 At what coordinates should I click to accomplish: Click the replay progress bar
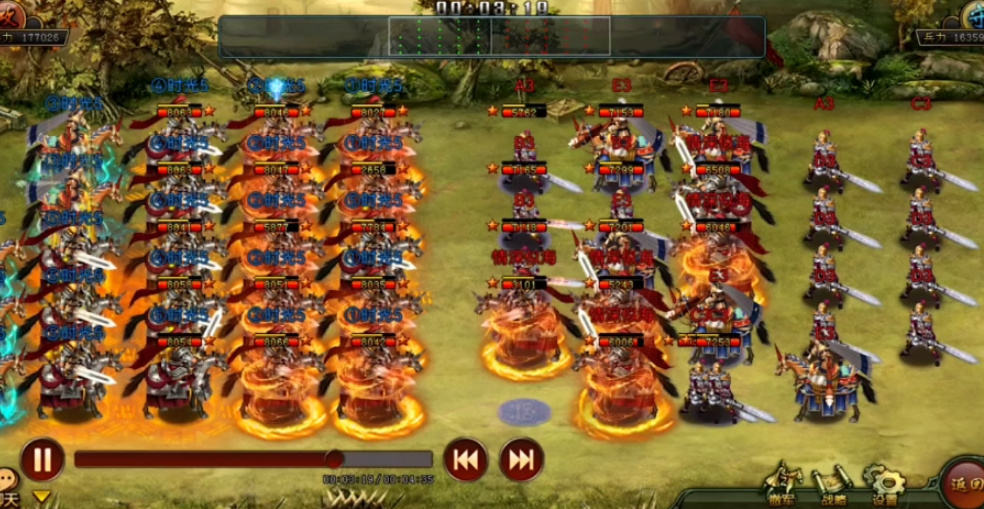coord(252,460)
